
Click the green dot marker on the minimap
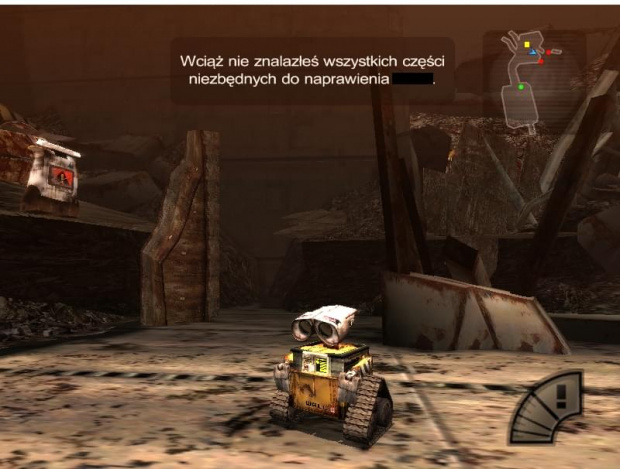coord(521,88)
